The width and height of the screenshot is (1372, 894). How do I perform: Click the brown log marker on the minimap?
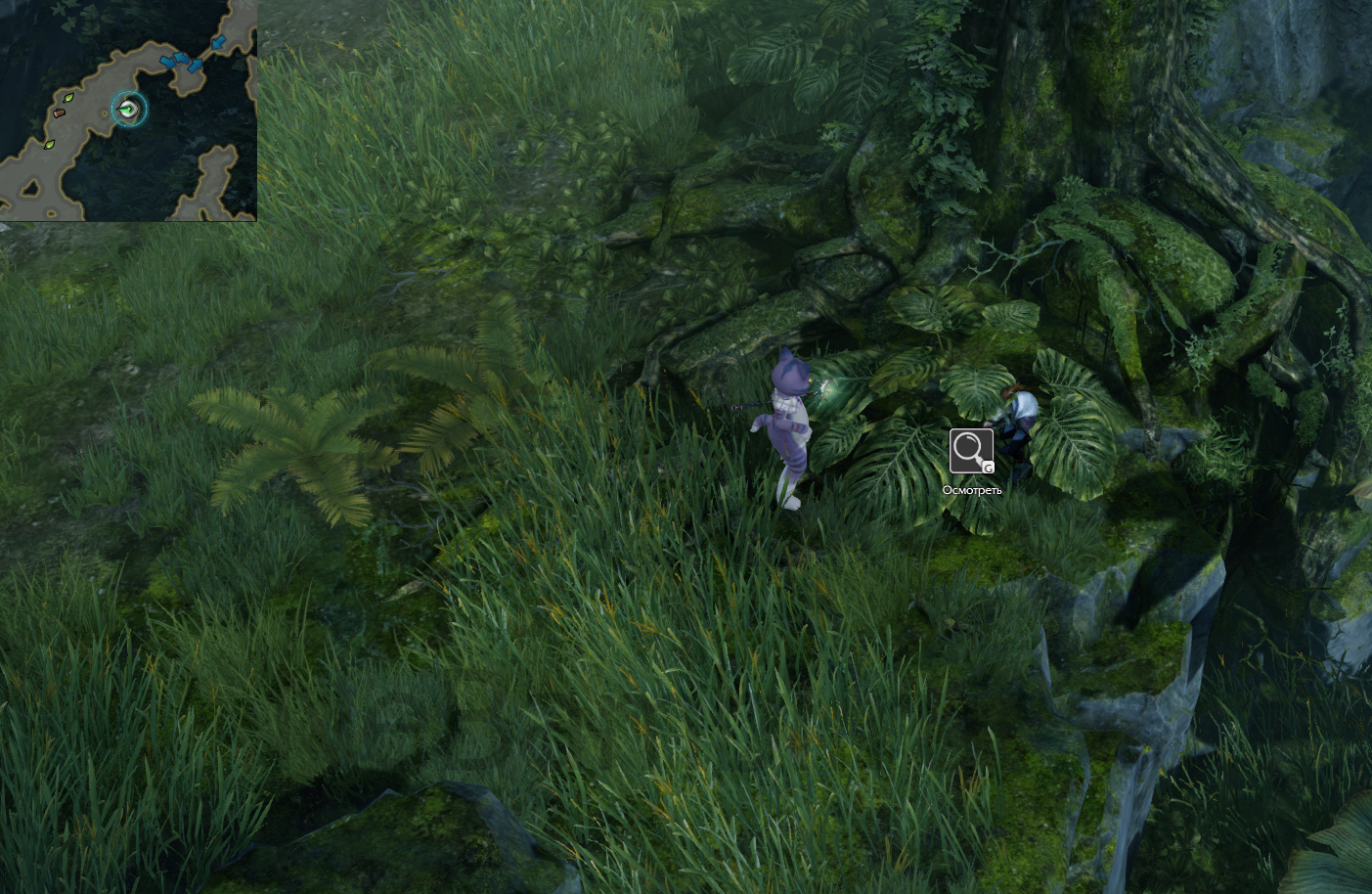(x=59, y=114)
